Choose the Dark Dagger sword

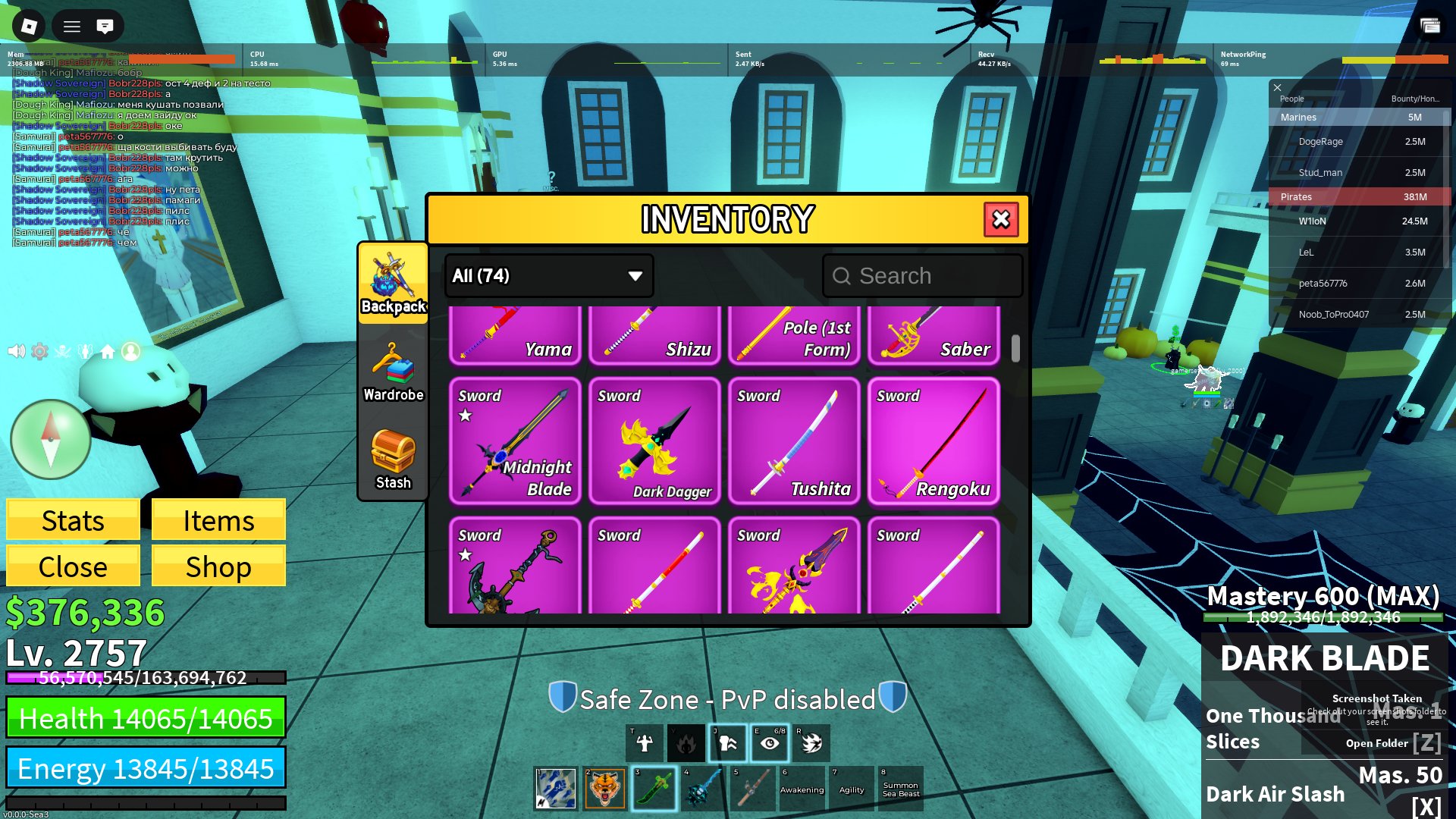pos(654,441)
